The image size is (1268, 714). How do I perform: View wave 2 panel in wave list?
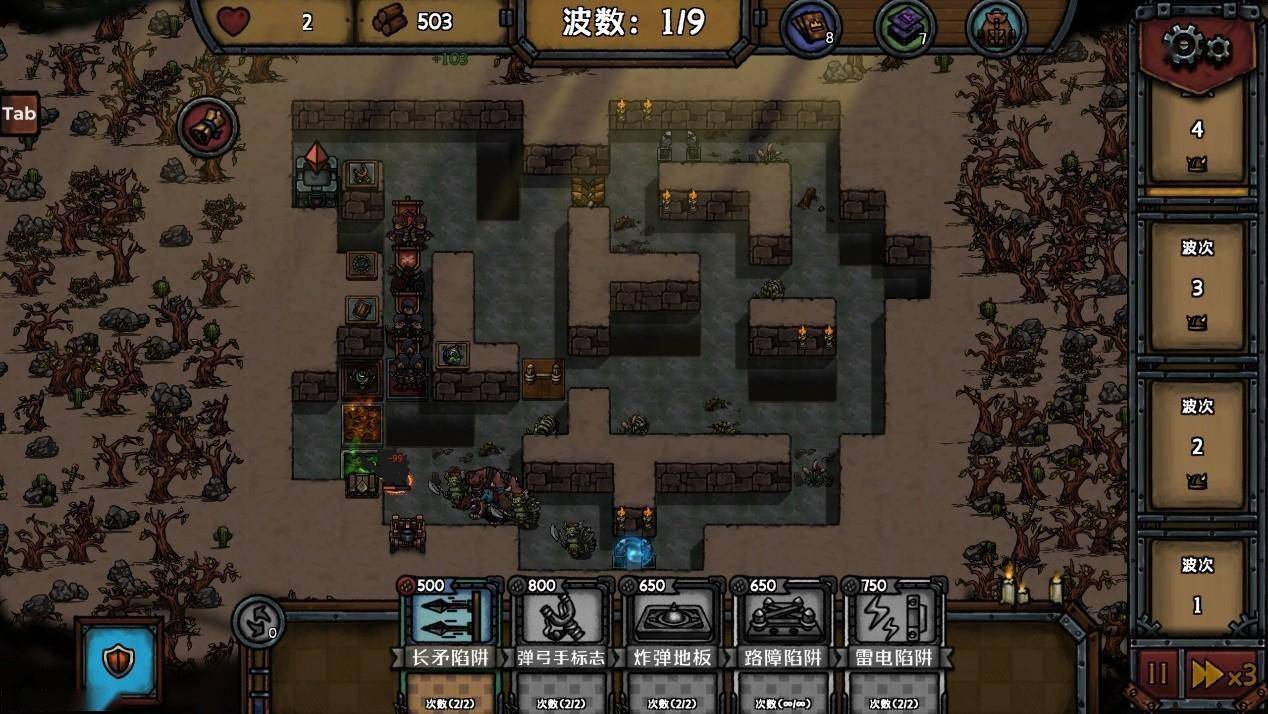pos(1196,445)
